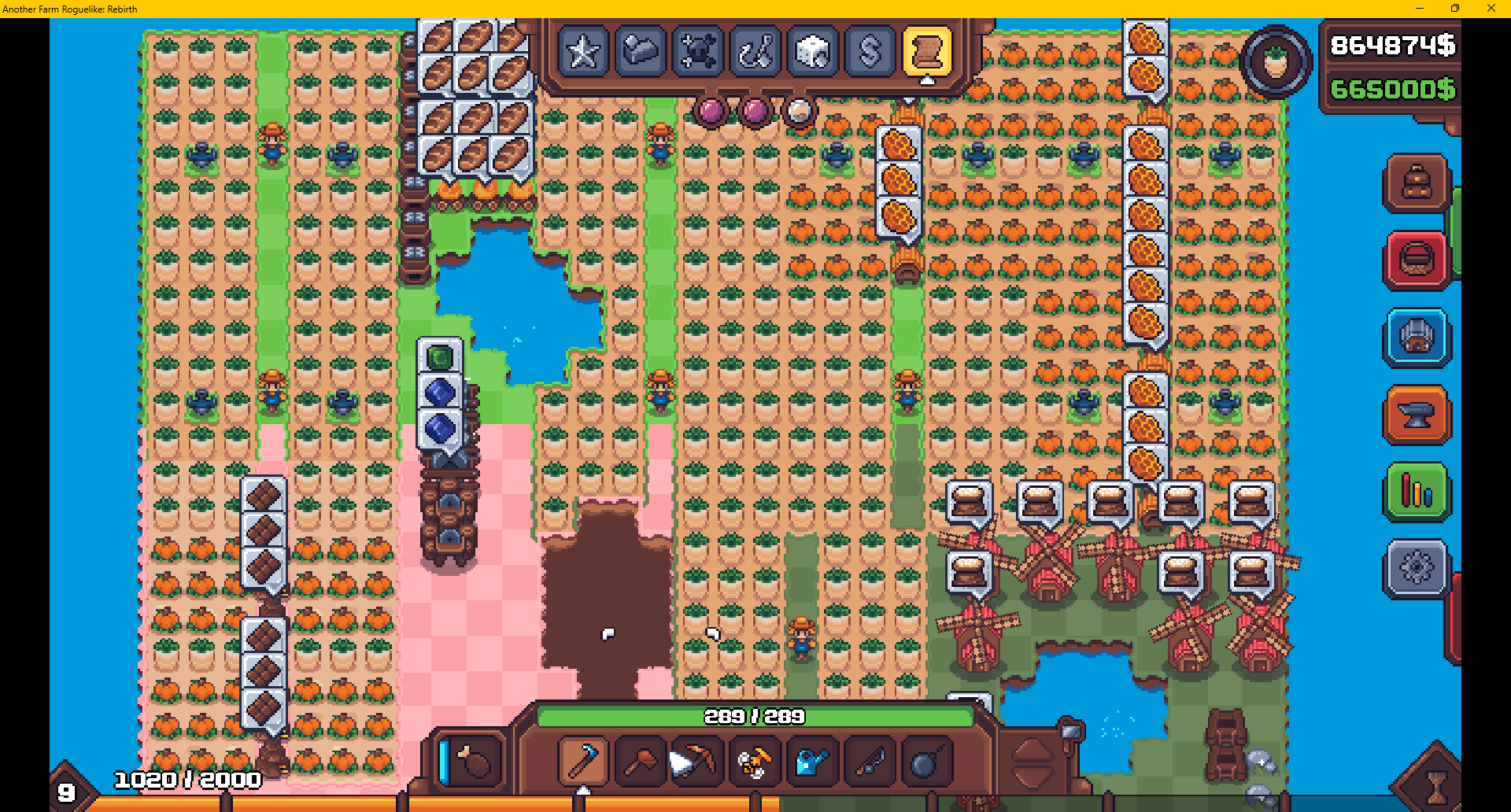Image resolution: width=1511 pixels, height=812 pixels.
Task: Select the blue watering can slot
Action: click(x=811, y=761)
